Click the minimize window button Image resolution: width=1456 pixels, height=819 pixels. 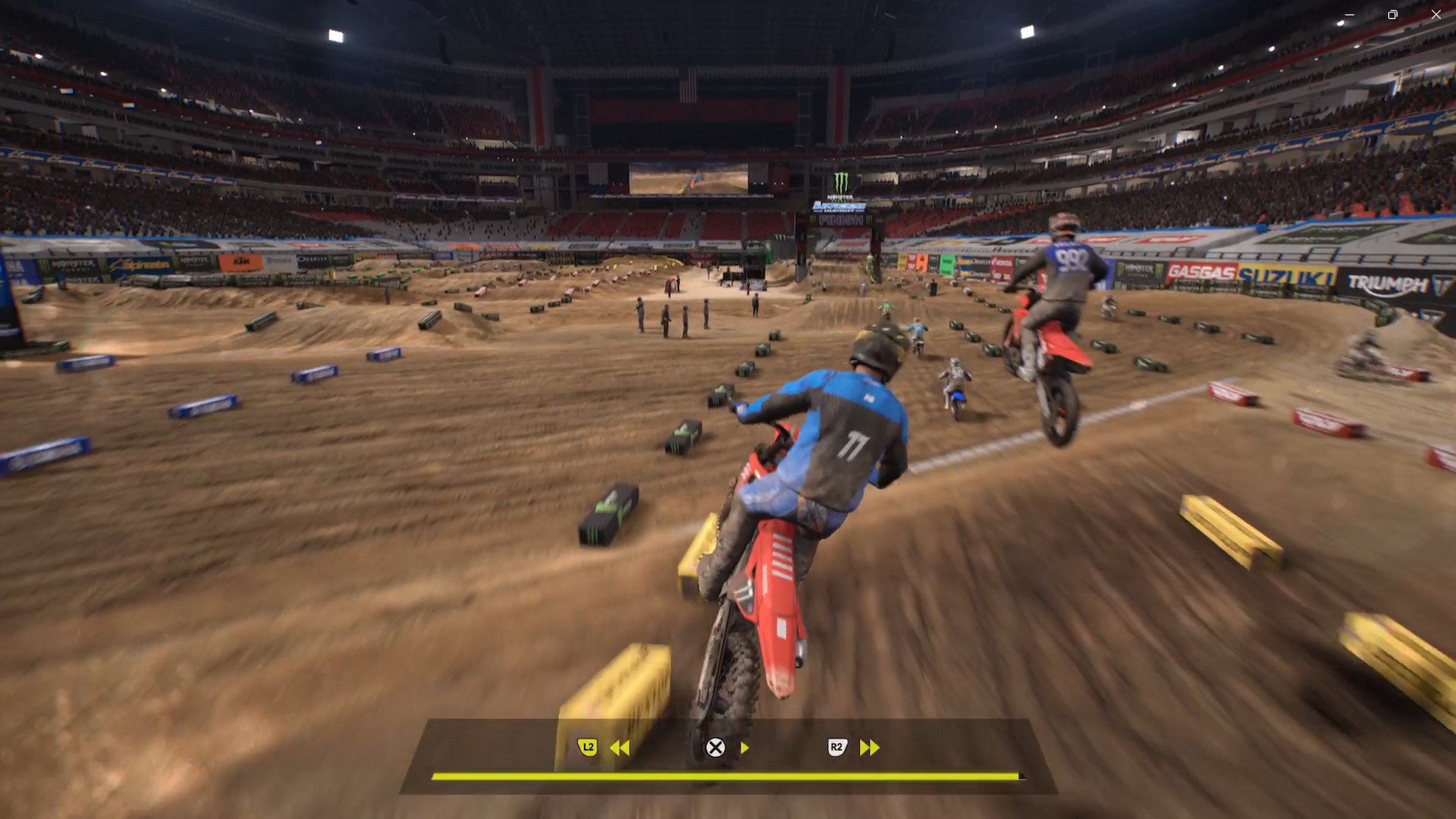coord(1349,14)
